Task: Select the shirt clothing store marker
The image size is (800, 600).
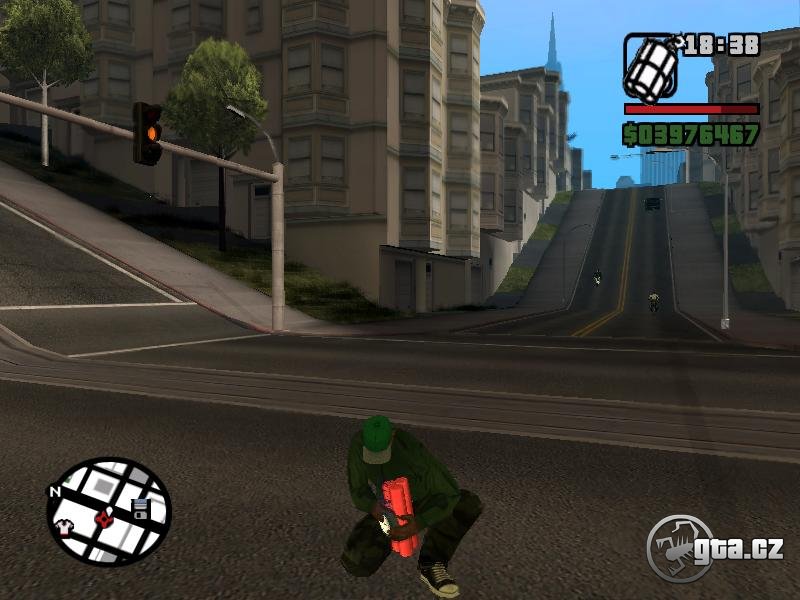Action: point(64,526)
